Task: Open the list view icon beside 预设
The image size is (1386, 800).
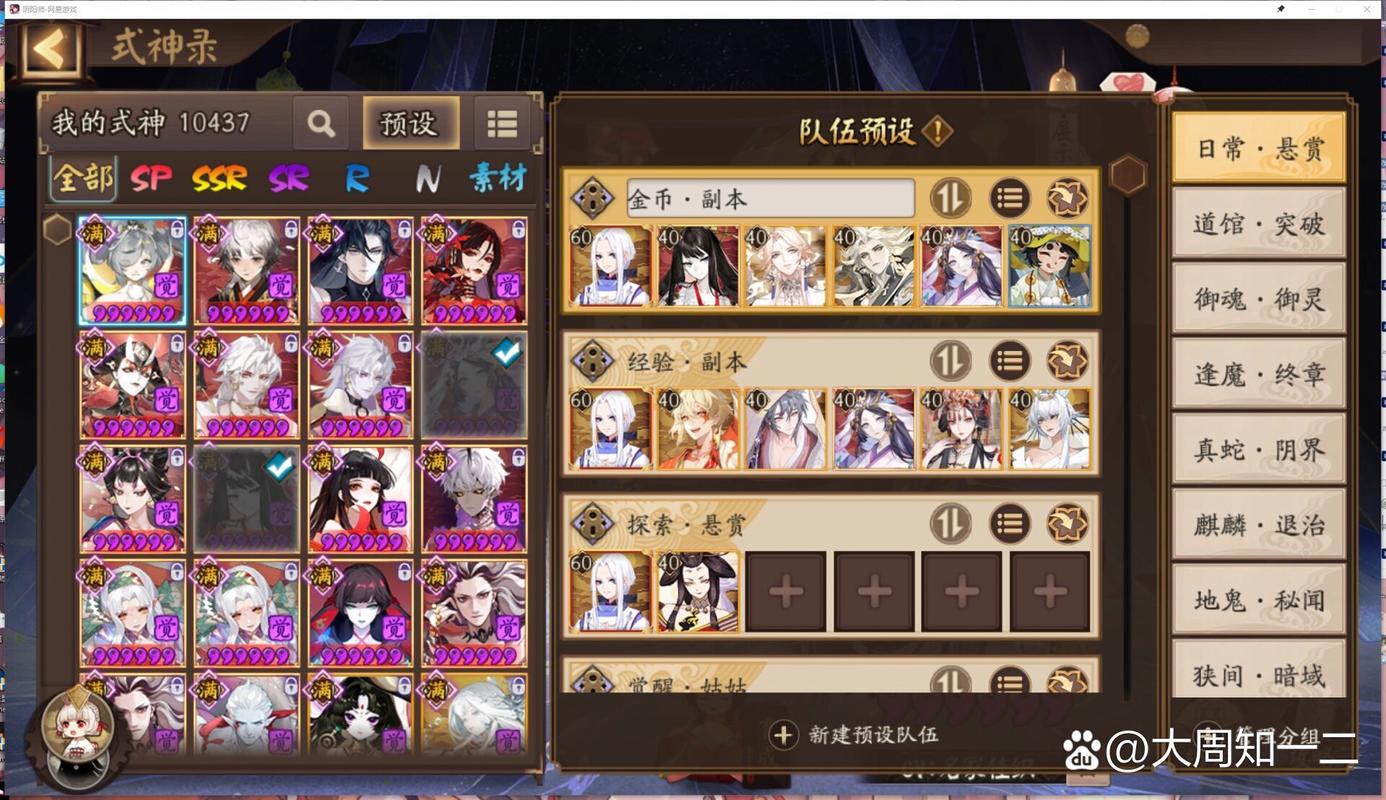Action: click(501, 123)
